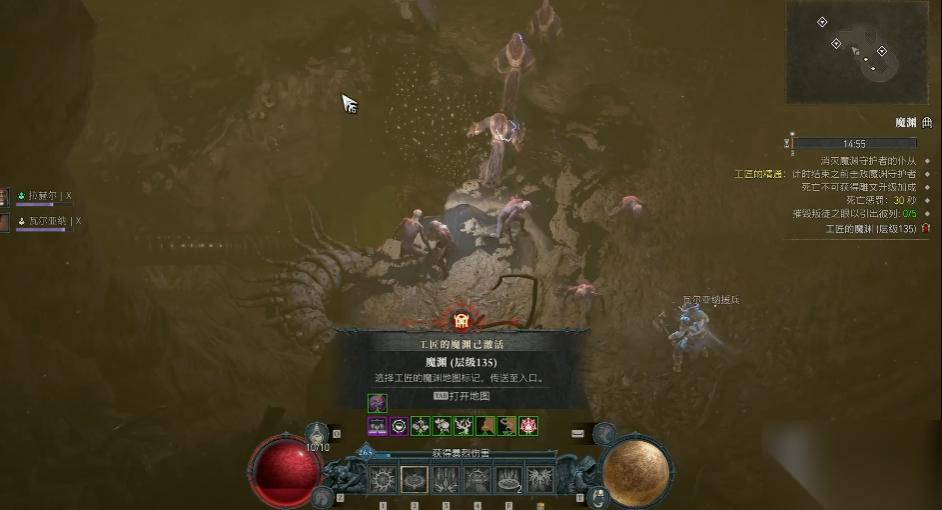Inspect the purple tree buff icon above the buff row
942x510 pixels.
click(377, 403)
